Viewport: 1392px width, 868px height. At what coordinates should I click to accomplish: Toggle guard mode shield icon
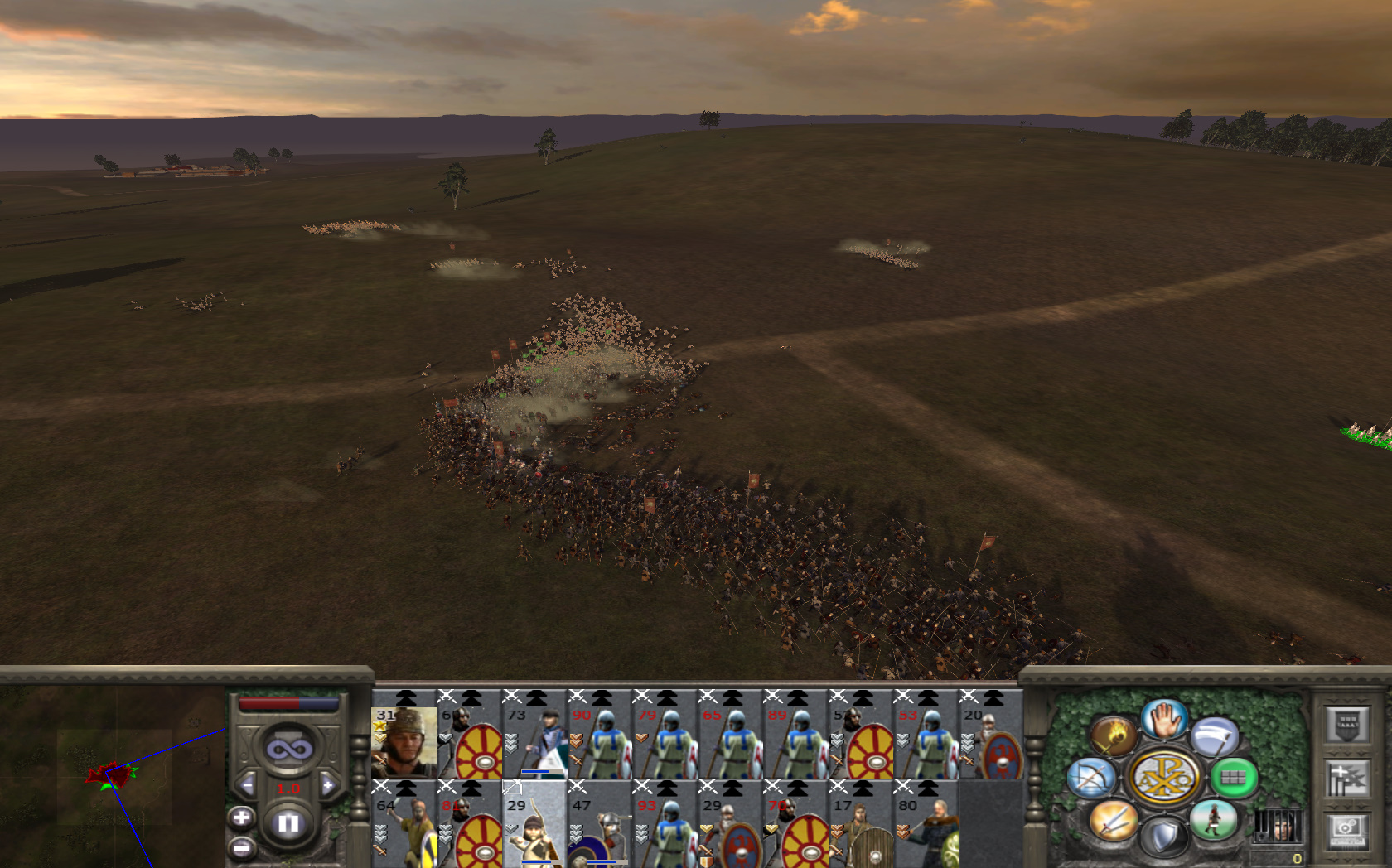(1164, 837)
